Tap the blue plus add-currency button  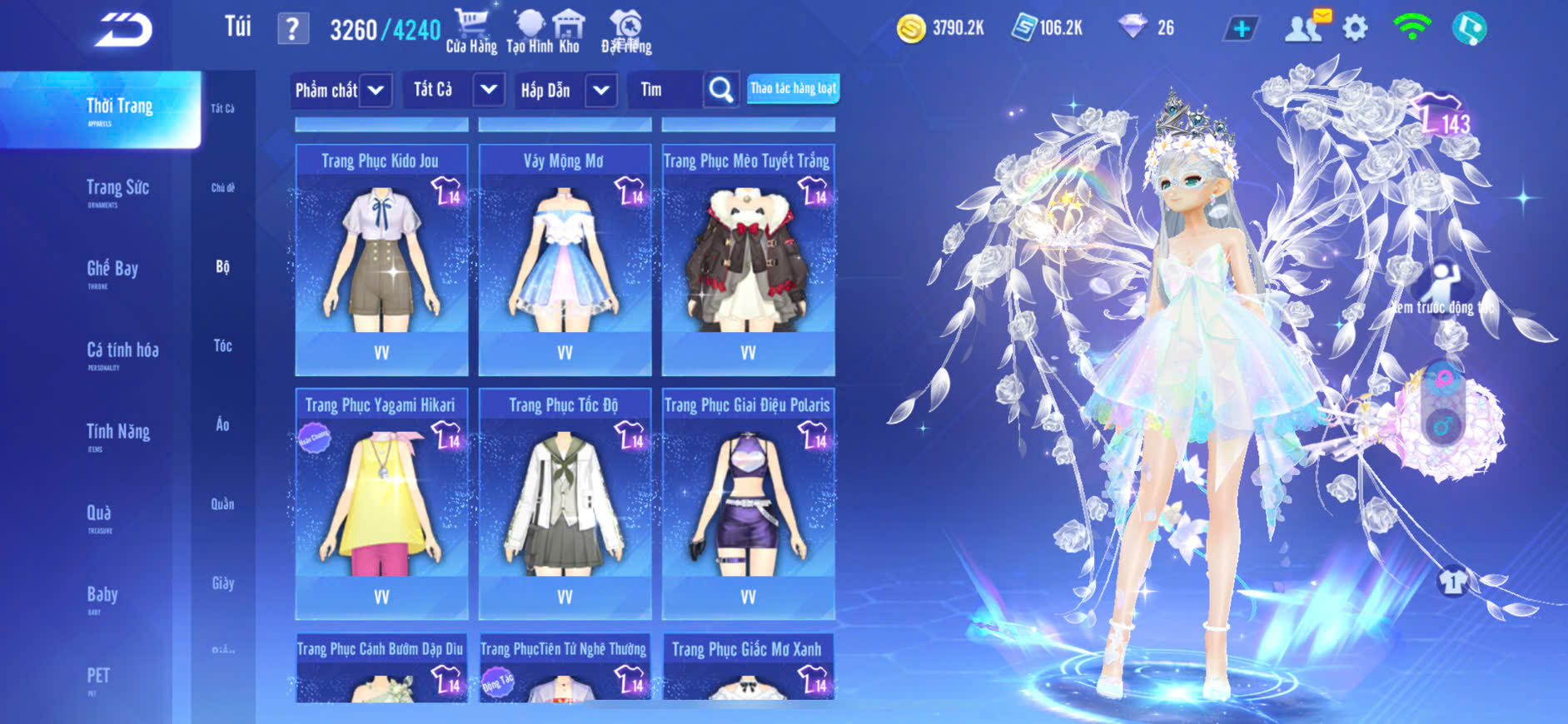coord(1242,29)
